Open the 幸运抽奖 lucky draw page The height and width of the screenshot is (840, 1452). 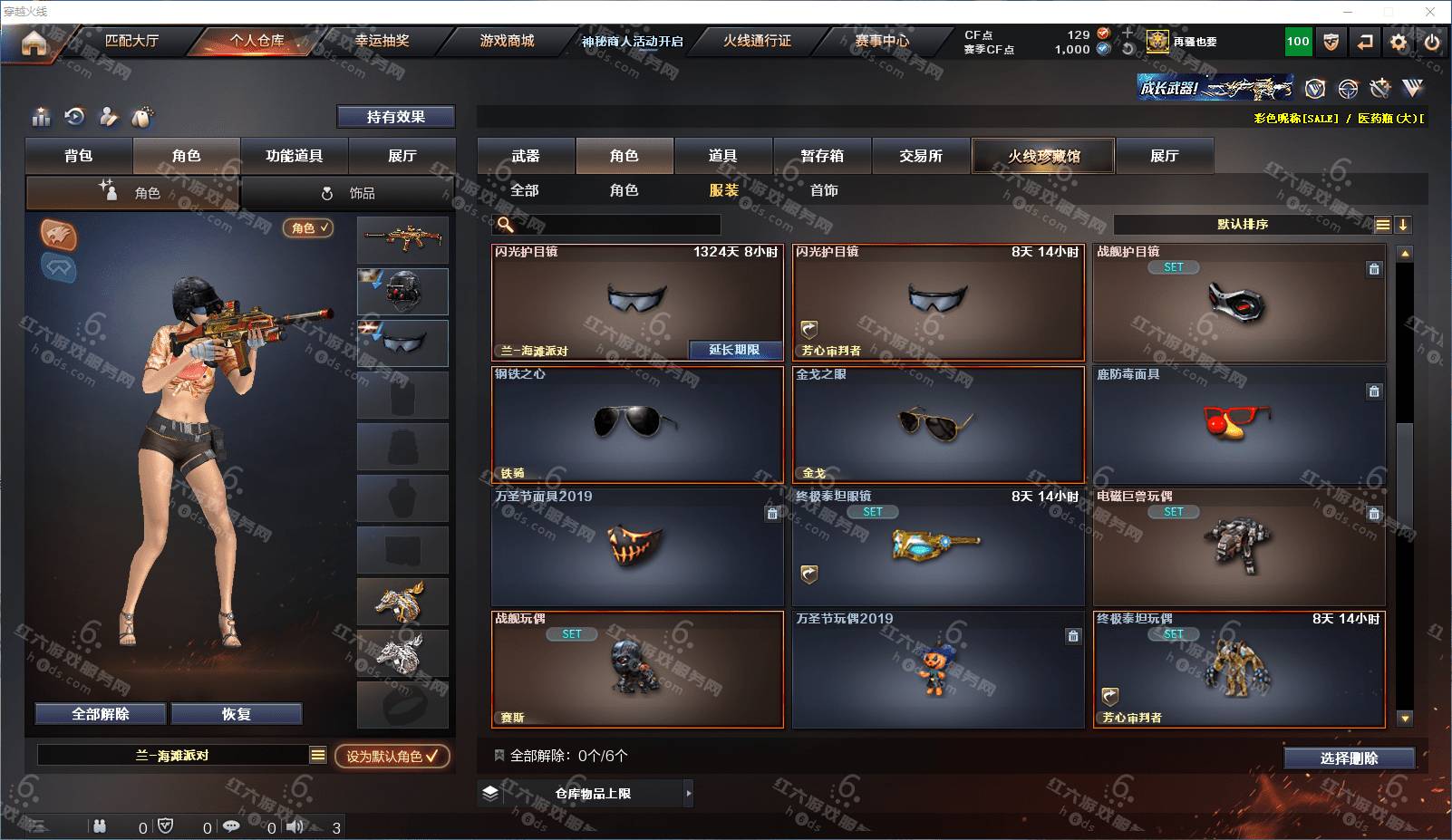point(382,41)
